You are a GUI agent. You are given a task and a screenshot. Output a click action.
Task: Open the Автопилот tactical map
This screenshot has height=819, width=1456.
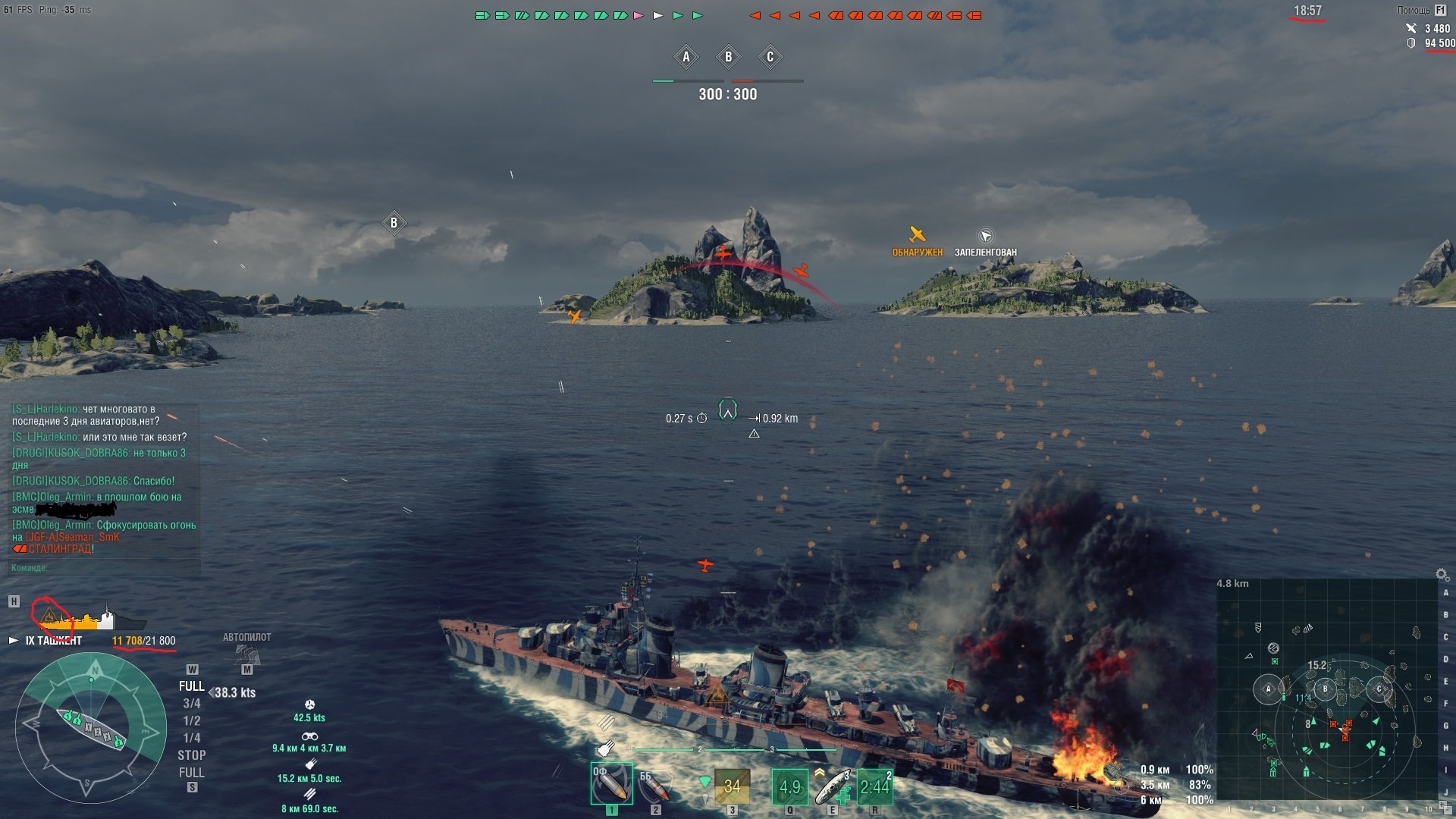[x=246, y=653]
